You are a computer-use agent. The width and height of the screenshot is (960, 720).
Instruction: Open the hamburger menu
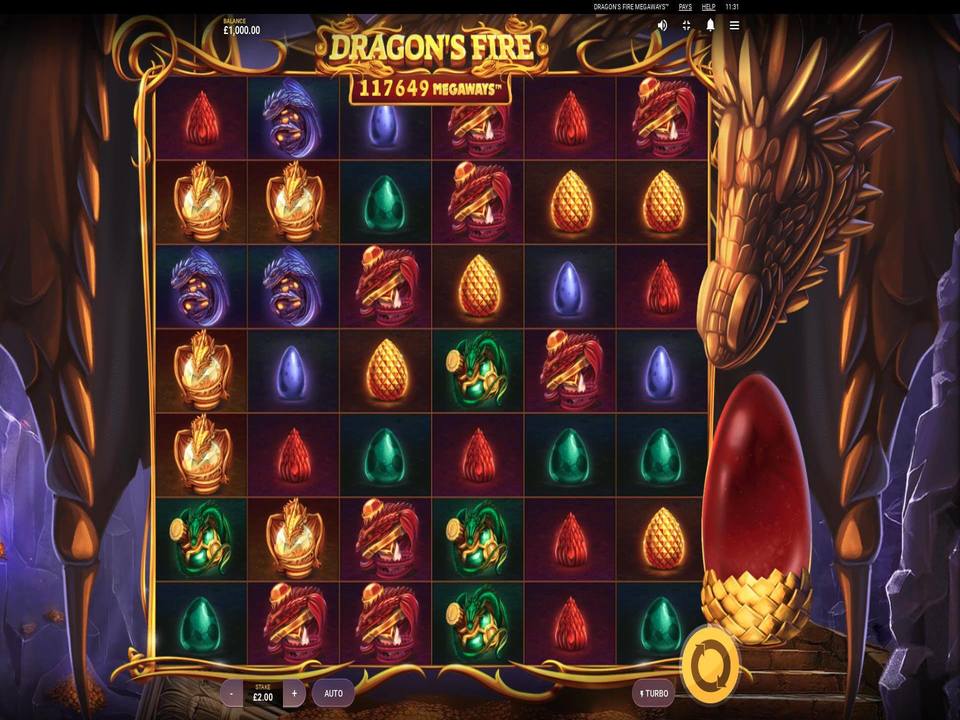pyautogui.click(x=735, y=26)
